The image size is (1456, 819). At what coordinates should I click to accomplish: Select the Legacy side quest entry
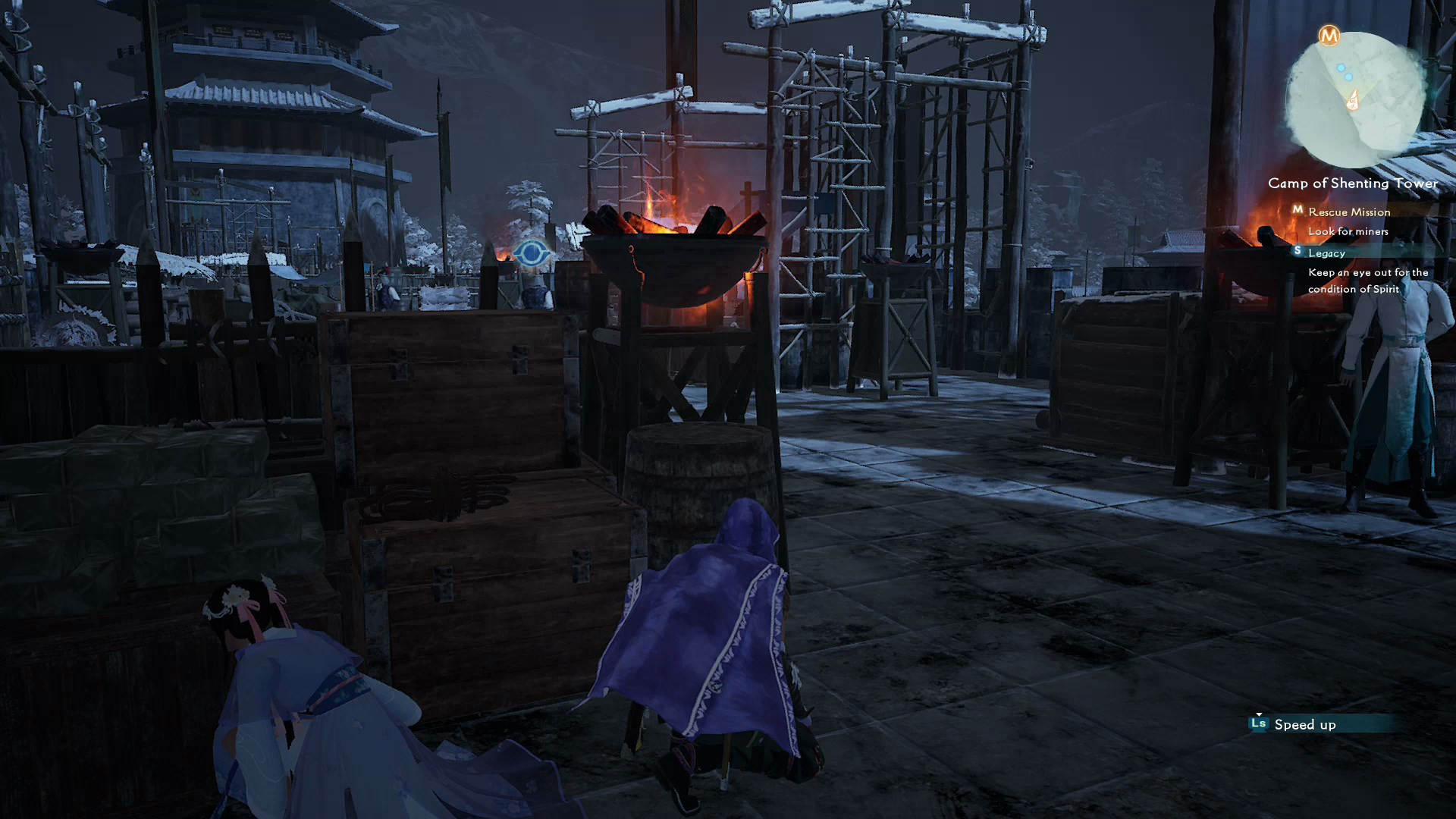tap(1326, 253)
